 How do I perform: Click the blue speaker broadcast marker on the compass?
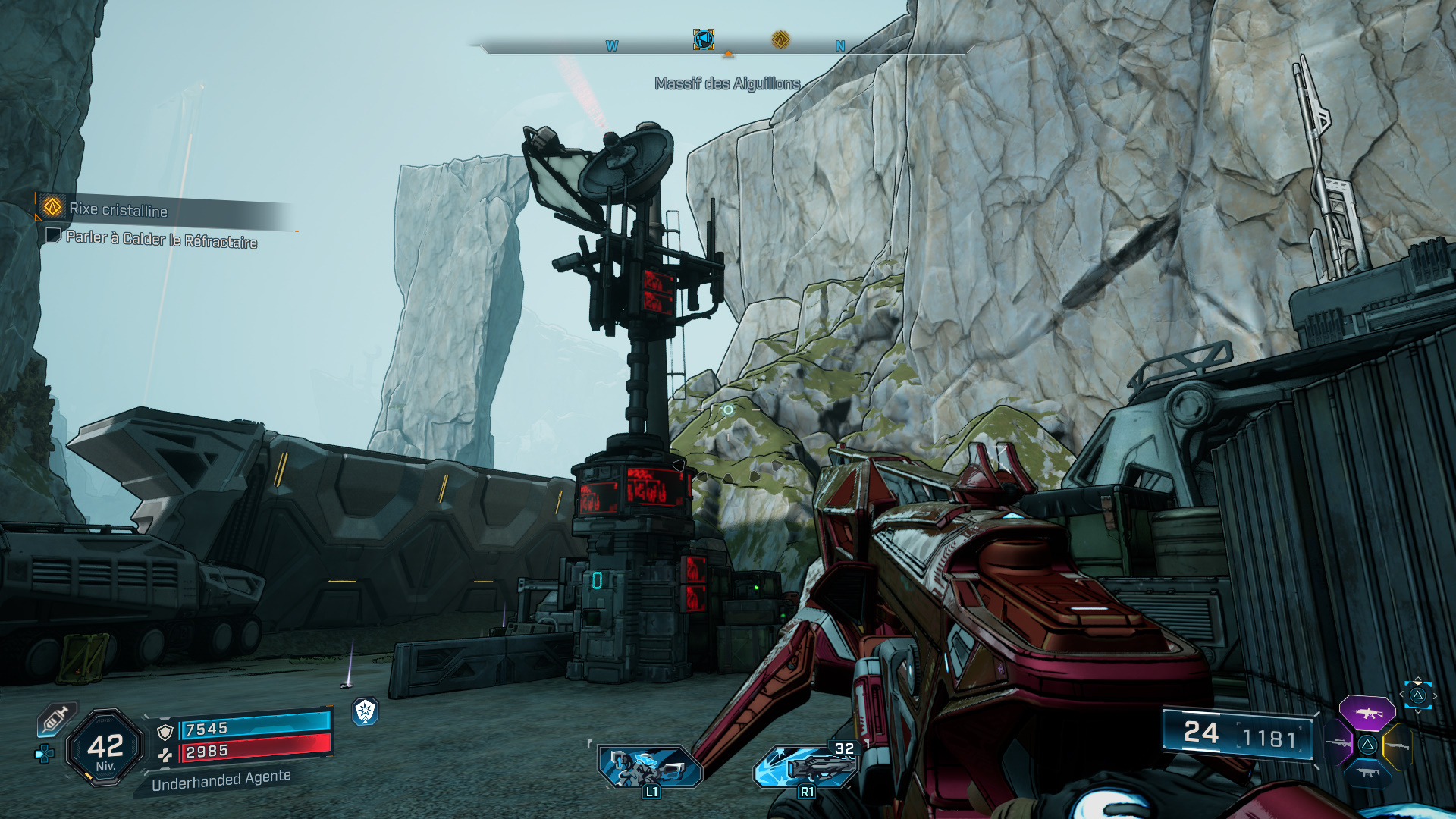704,40
